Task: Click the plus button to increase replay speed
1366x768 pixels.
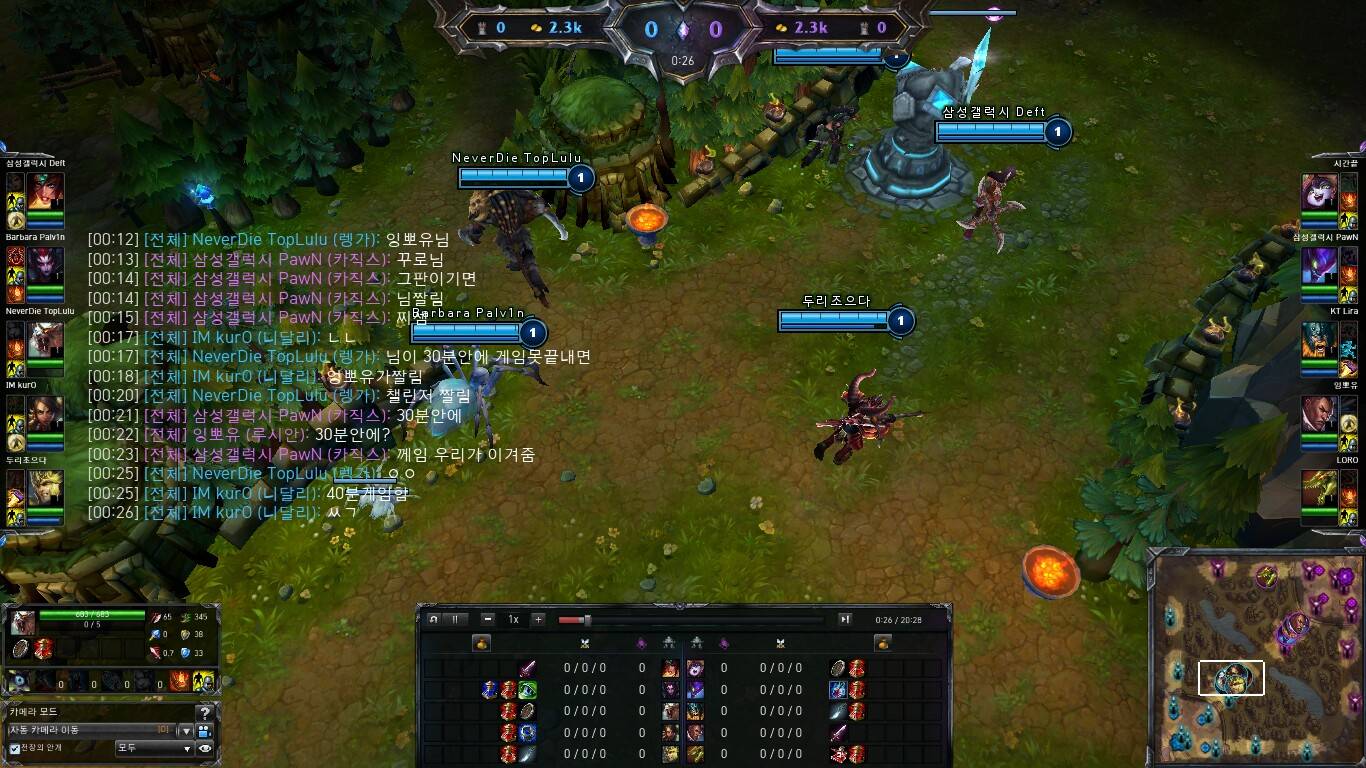Action: 538,619
